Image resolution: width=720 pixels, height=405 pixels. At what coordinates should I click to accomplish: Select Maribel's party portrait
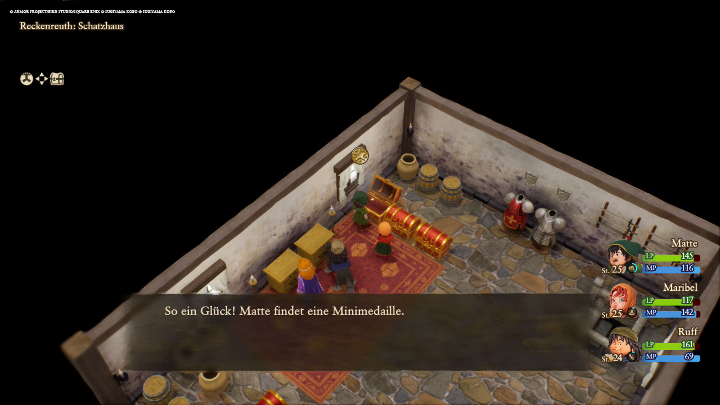coord(621,299)
